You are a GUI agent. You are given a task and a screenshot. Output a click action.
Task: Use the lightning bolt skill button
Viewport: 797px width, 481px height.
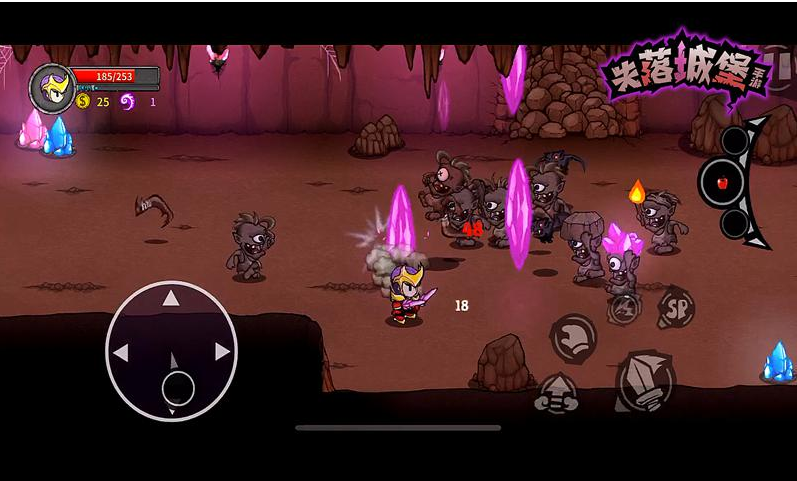click(622, 306)
